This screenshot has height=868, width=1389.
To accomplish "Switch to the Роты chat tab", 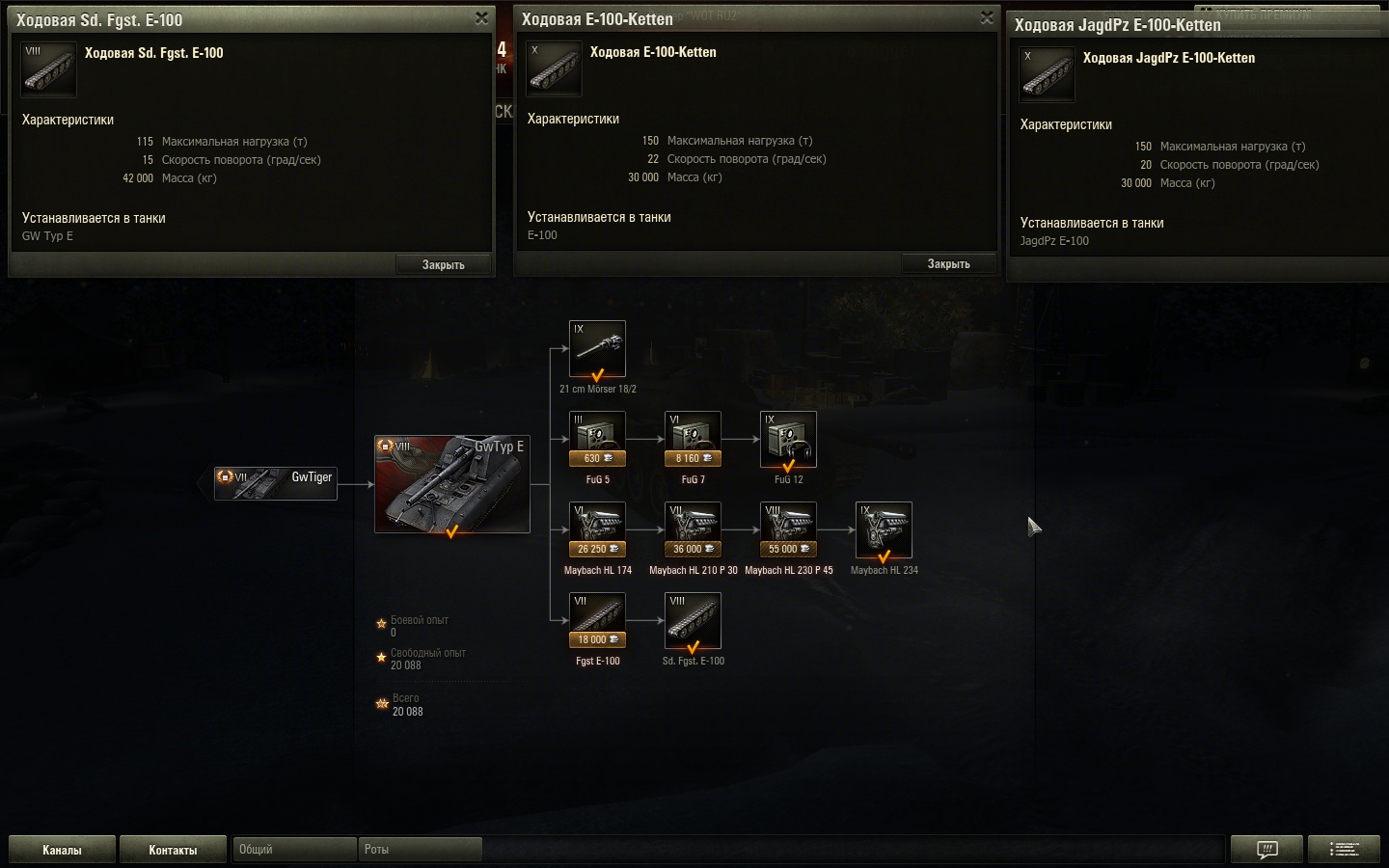I will [420, 850].
